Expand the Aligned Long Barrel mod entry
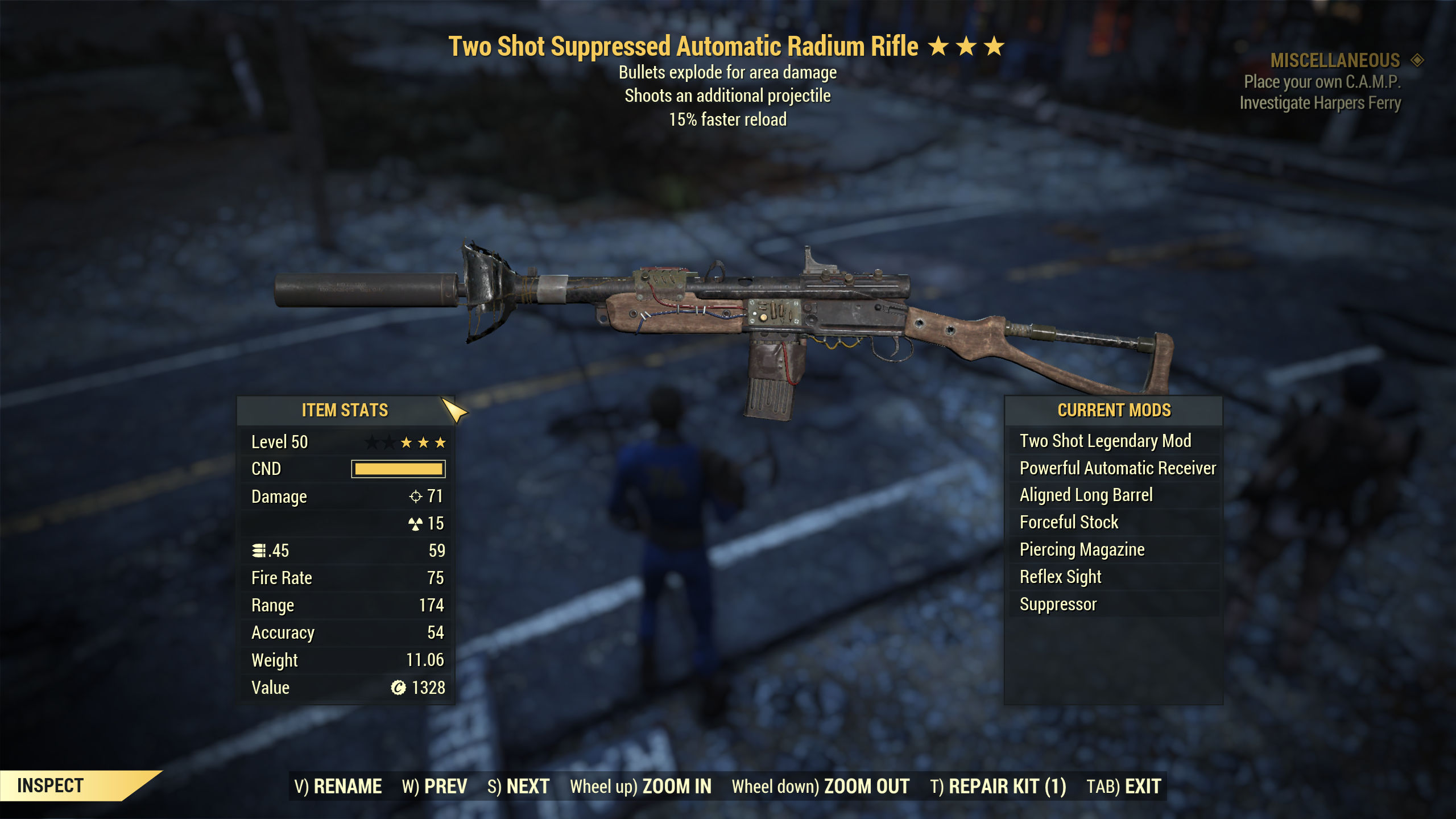The image size is (1456, 819). coord(1086,495)
